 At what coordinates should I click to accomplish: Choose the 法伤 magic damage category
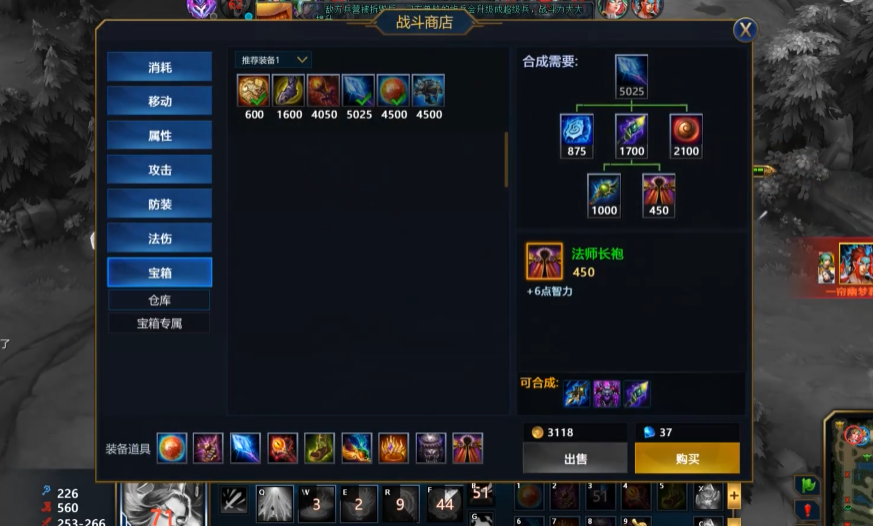point(160,238)
